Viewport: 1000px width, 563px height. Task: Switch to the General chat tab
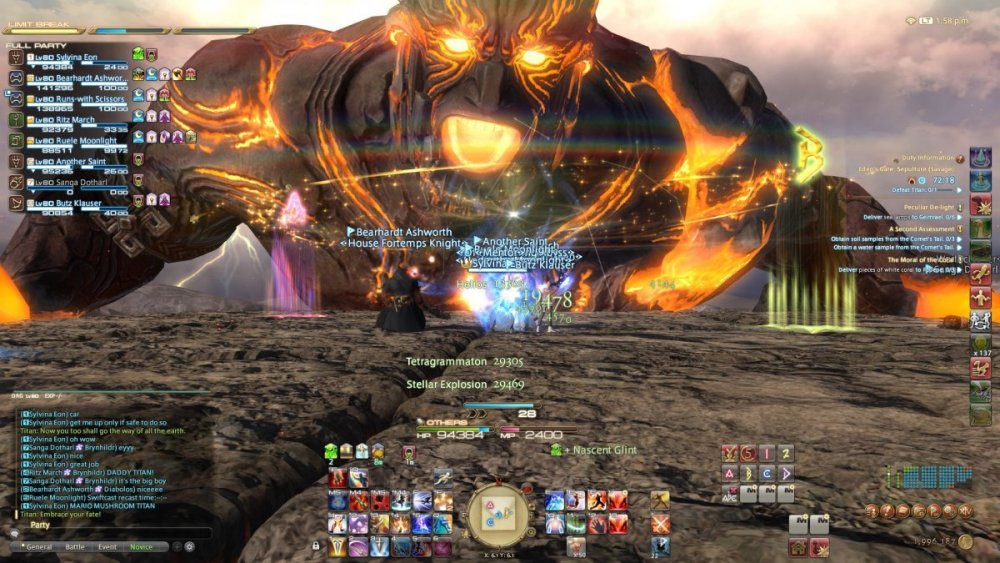click(39, 547)
